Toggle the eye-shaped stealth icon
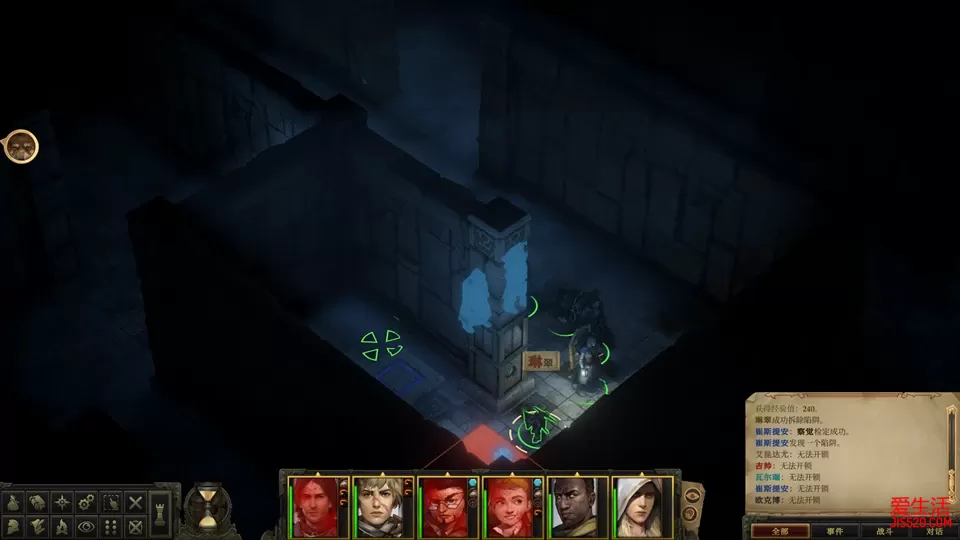This screenshot has width=960, height=540. click(87, 526)
